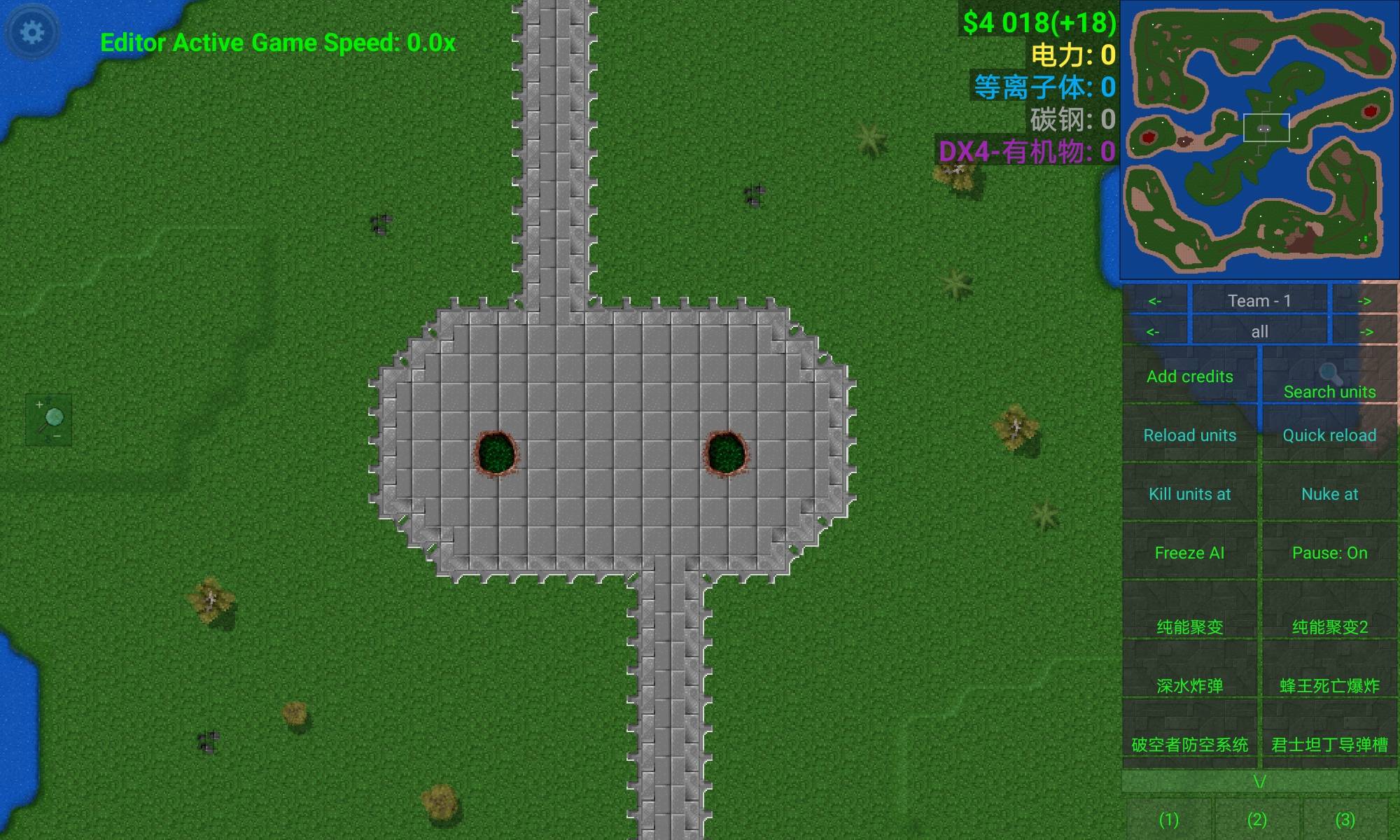
Task: Activate Nuke at tool
Action: point(1329,493)
